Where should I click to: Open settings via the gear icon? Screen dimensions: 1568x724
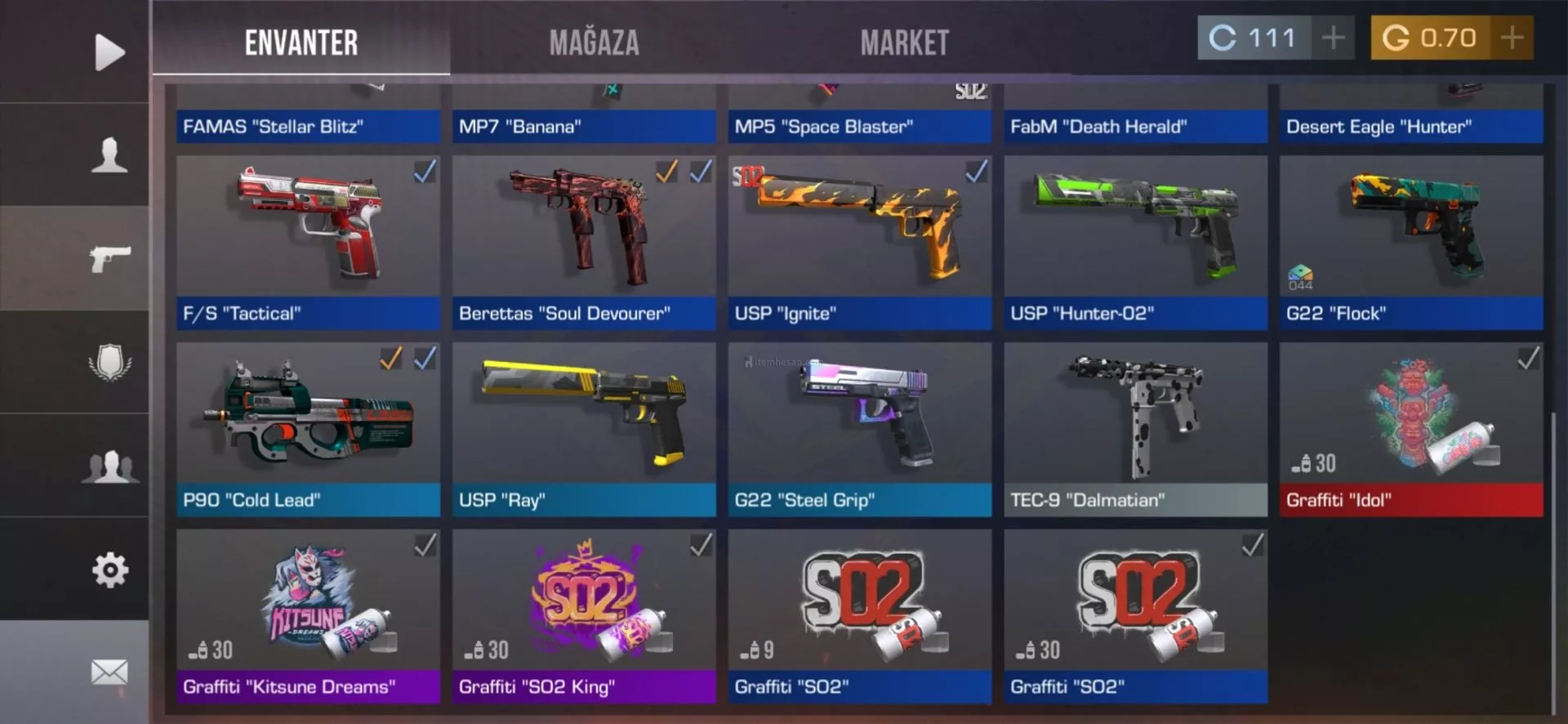(109, 570)
